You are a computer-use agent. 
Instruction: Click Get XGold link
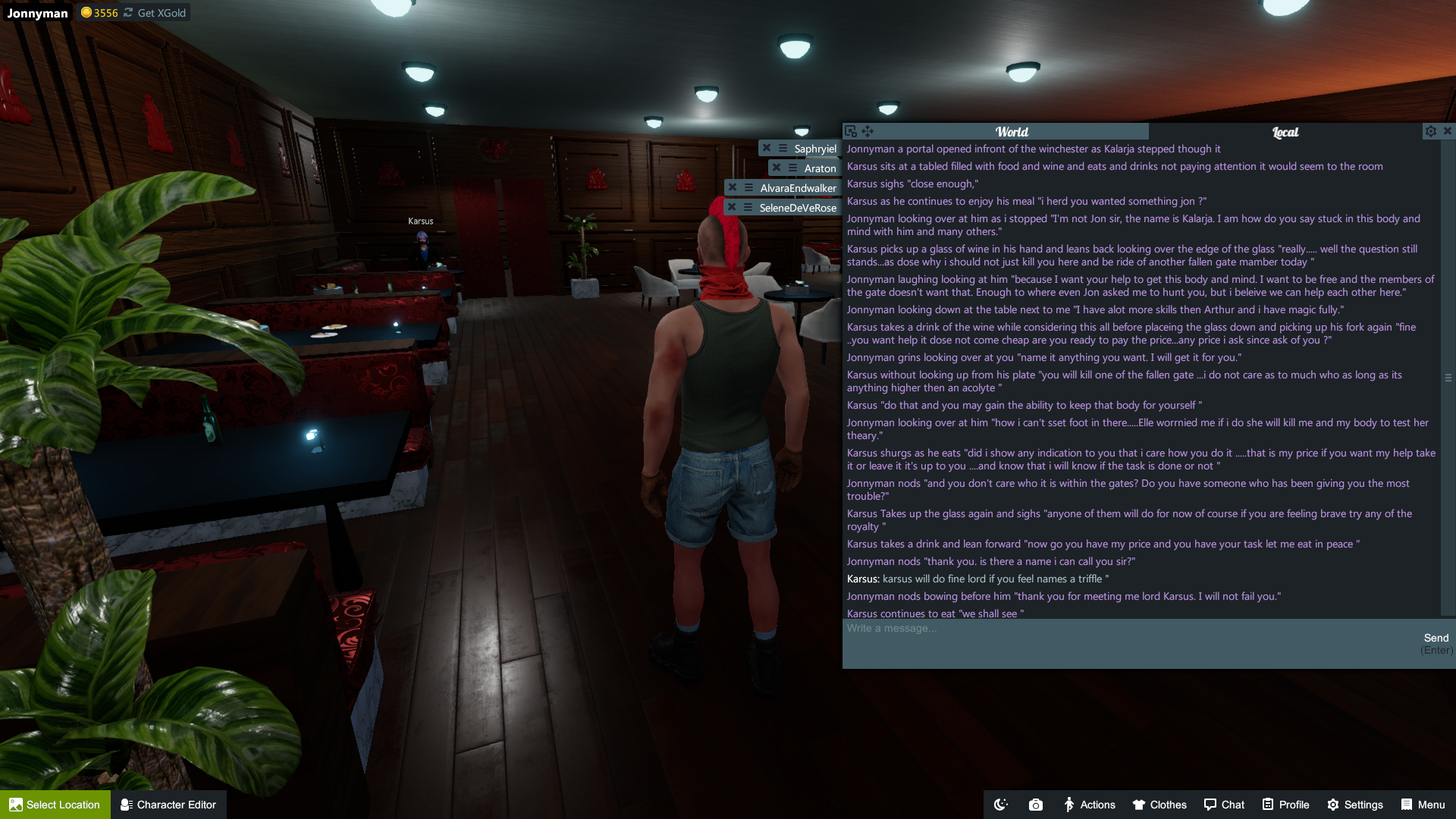[x=161, y=13]
